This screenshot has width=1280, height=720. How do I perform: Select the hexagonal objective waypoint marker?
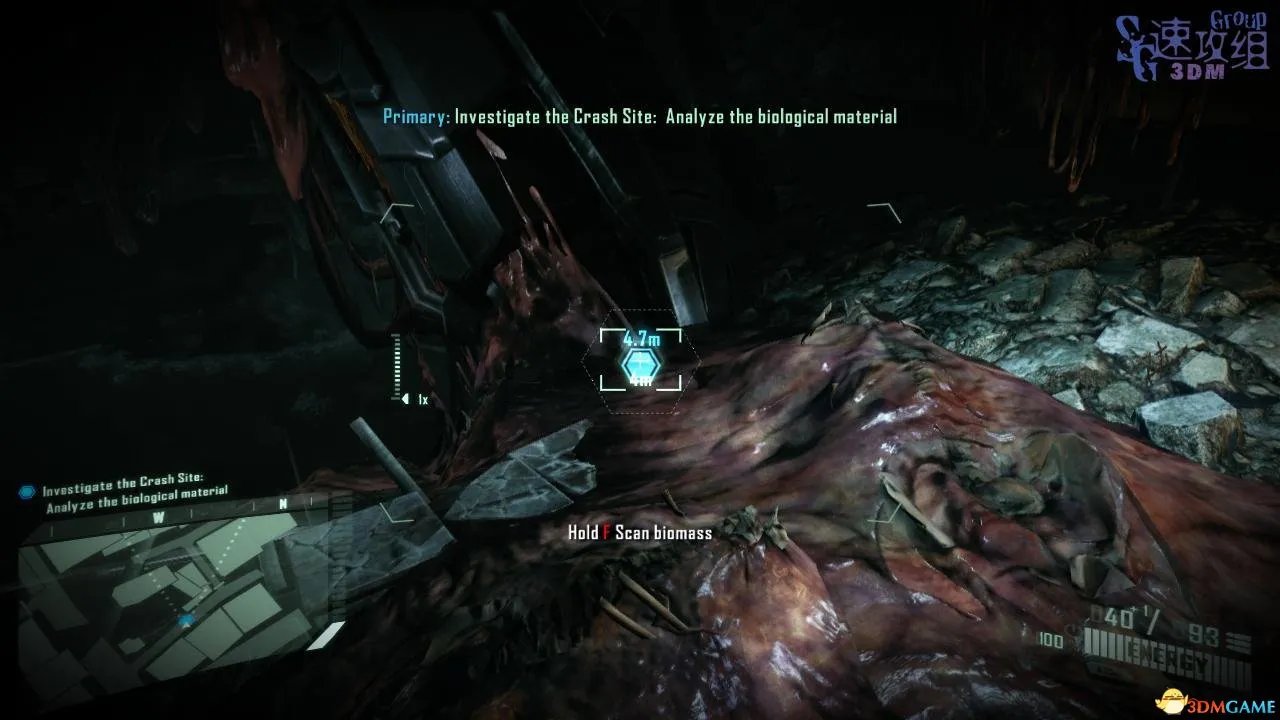point(638,365)
